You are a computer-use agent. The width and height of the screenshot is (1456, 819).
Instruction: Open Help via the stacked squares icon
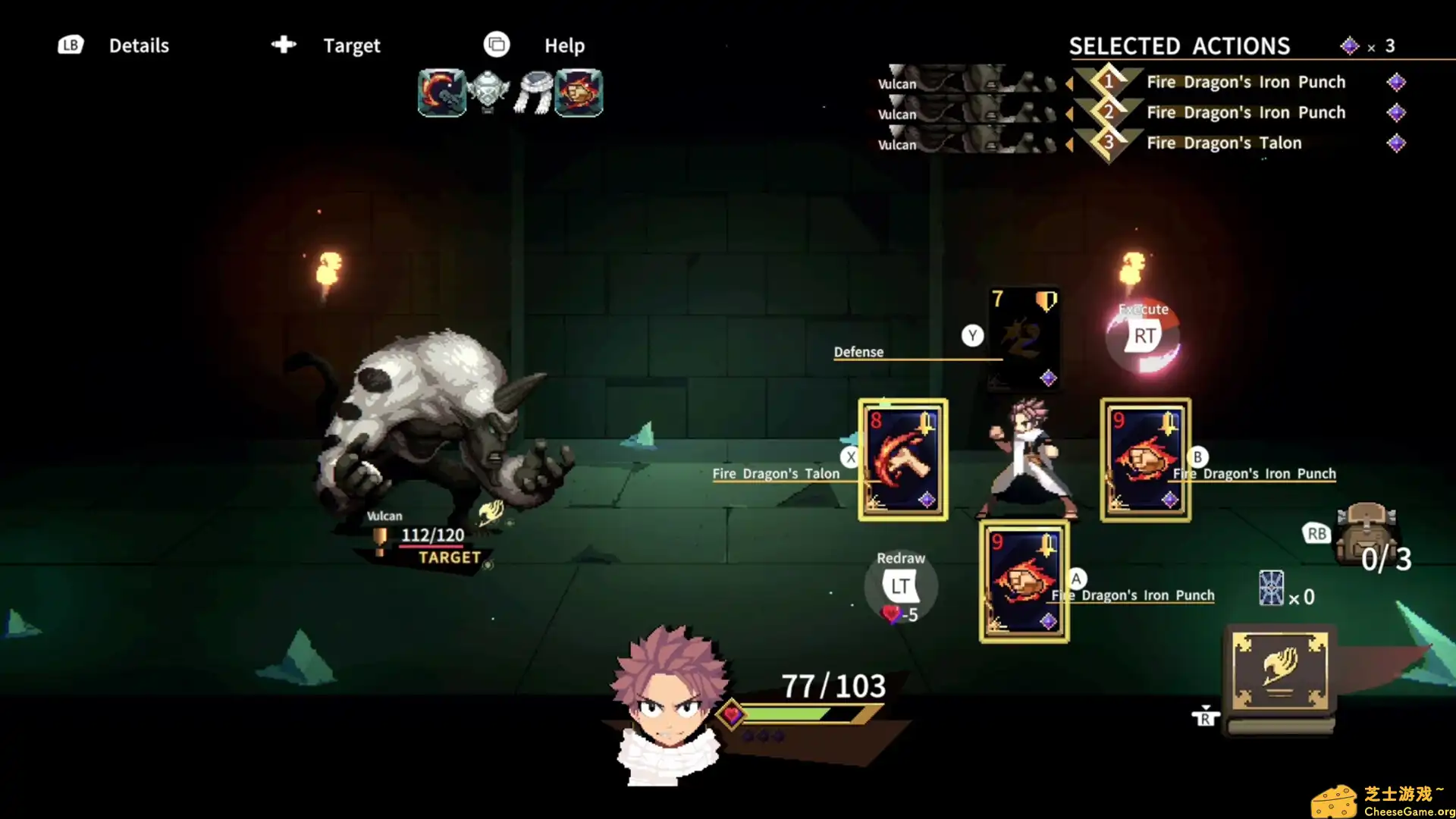point(497,45)
